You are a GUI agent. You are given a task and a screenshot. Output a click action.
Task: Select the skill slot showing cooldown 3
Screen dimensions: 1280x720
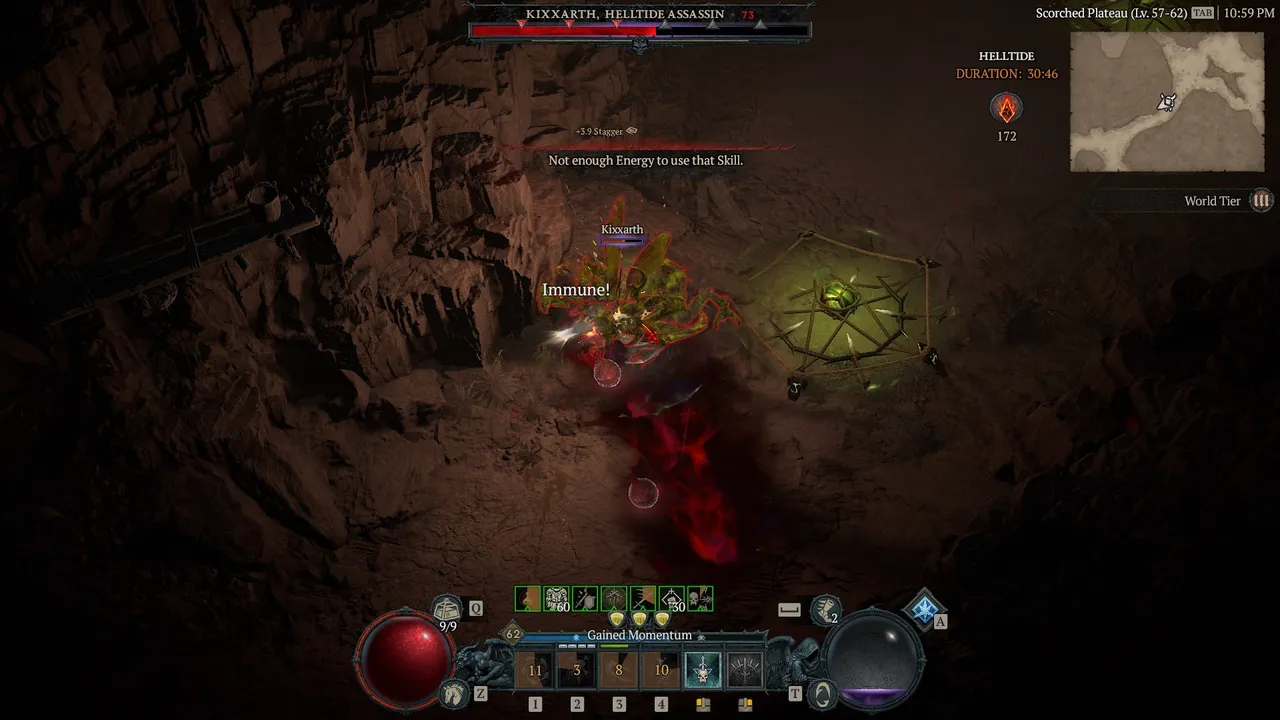pyautogui.click(x=577, y=670)
